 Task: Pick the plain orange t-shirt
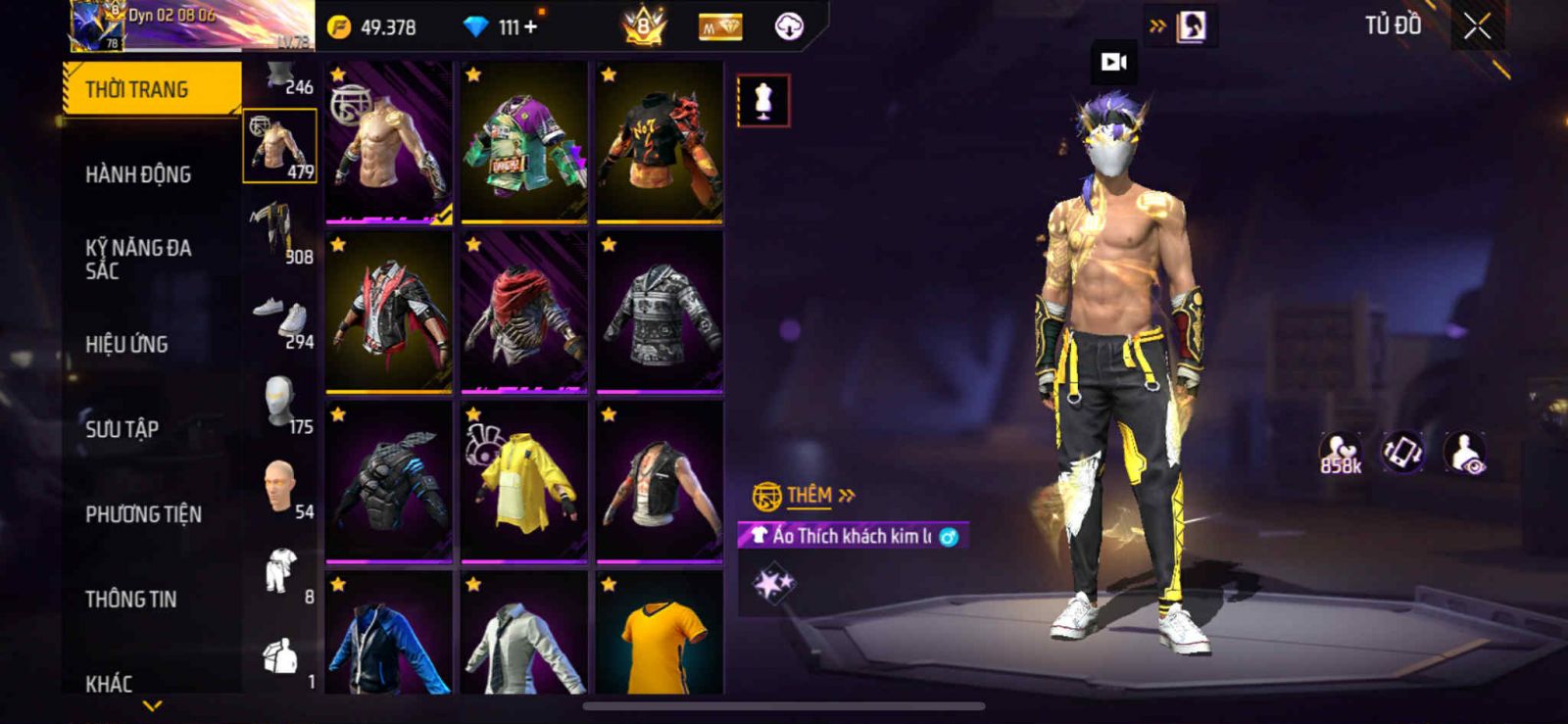(660, 637)
